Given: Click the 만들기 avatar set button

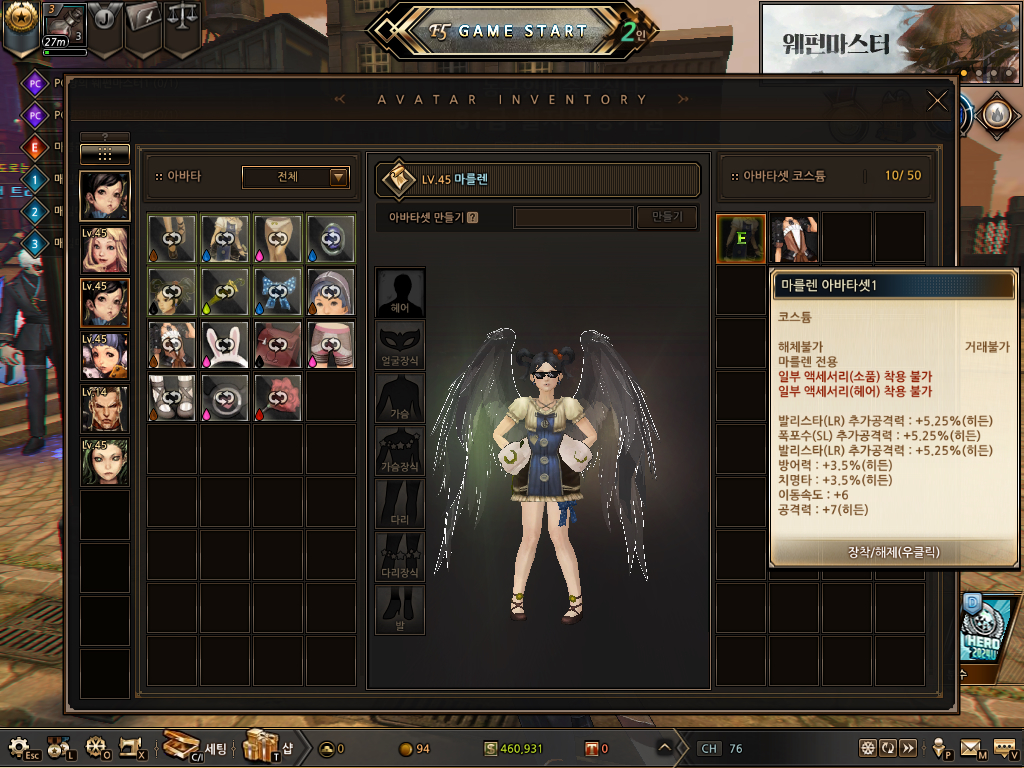Looking at the screenshot, I should tap(667, 217).
